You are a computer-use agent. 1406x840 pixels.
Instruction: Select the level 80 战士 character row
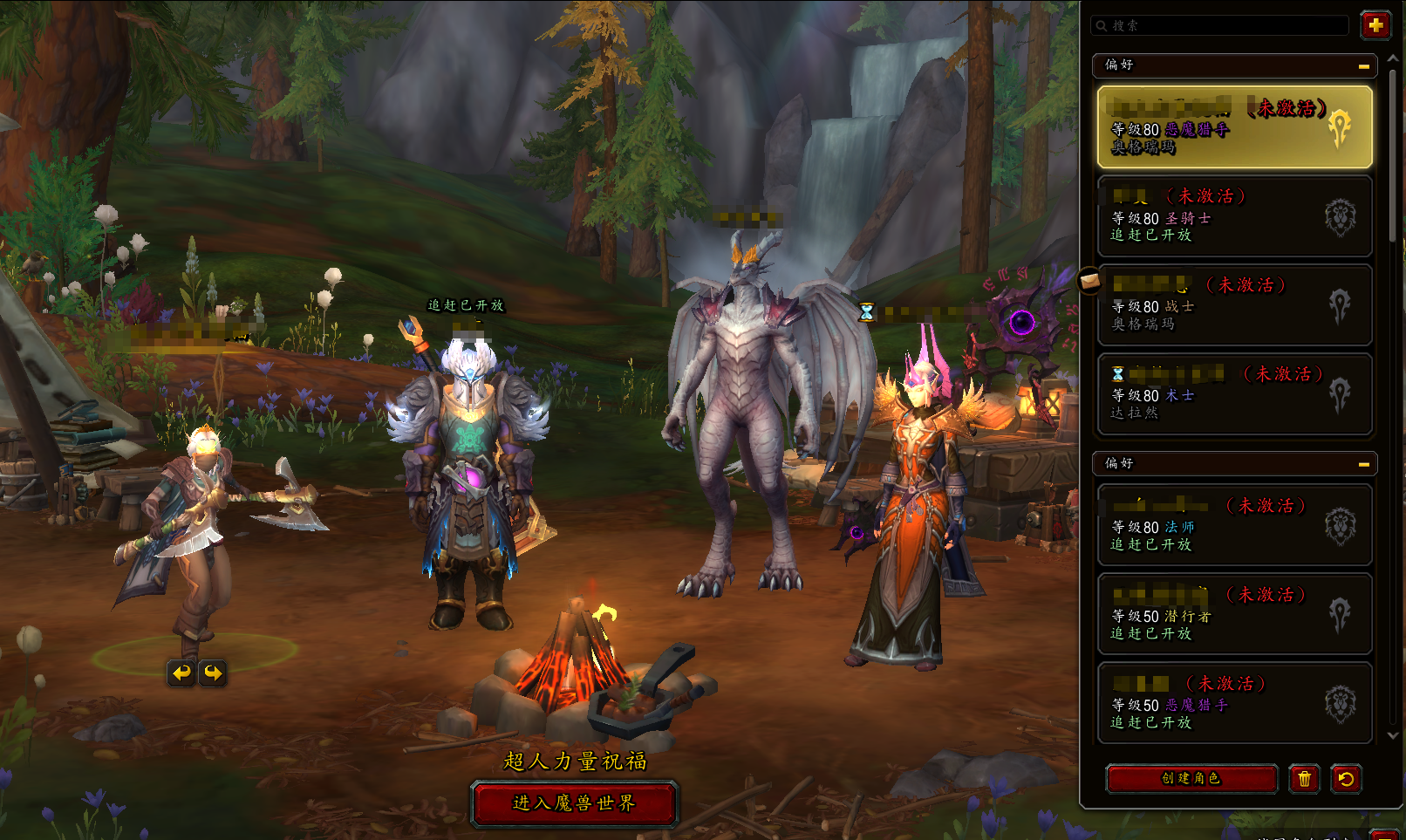point(1234,304)
